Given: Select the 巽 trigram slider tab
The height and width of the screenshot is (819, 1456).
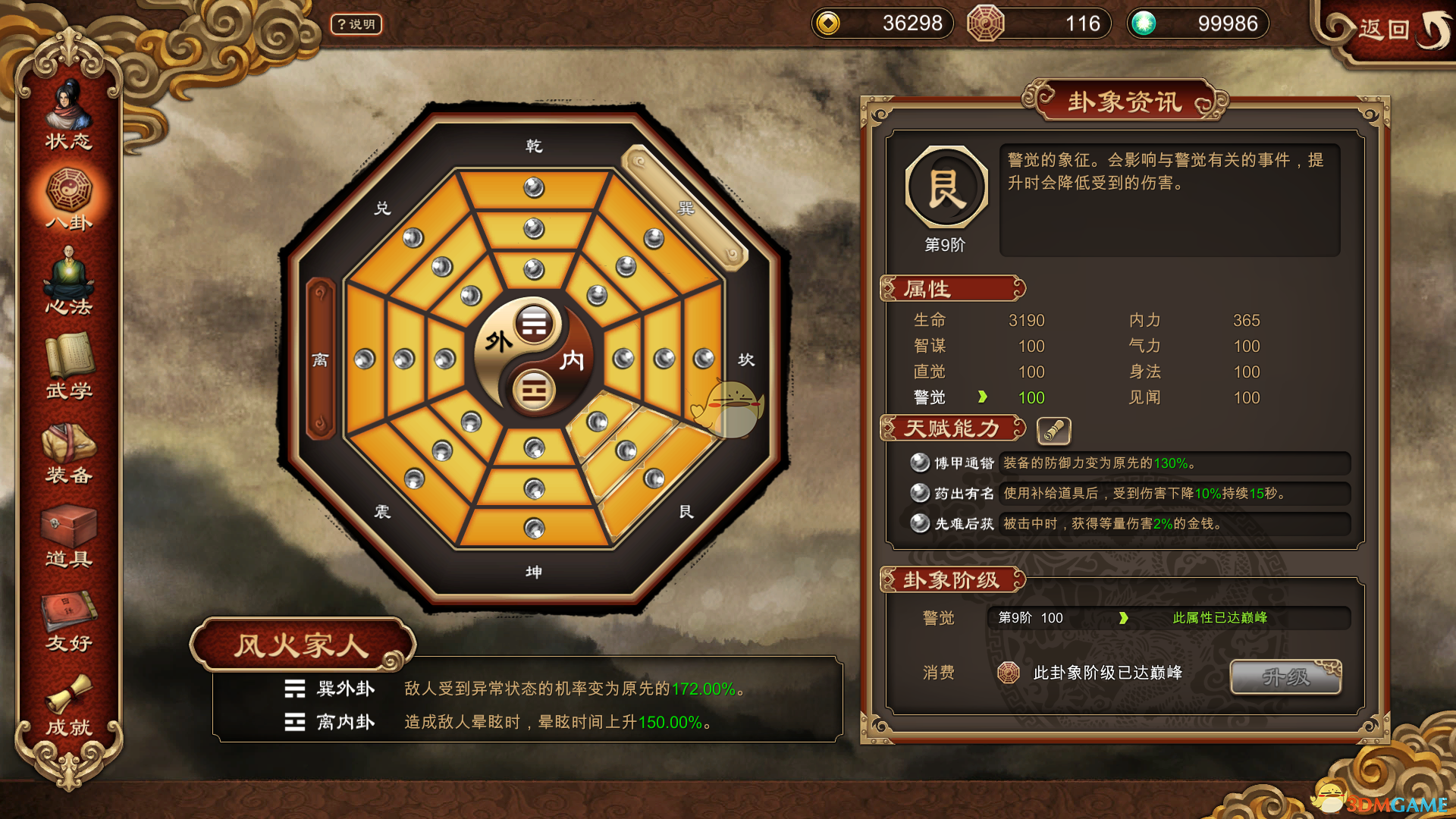Looking at the screenshot, I should [685, 208].
